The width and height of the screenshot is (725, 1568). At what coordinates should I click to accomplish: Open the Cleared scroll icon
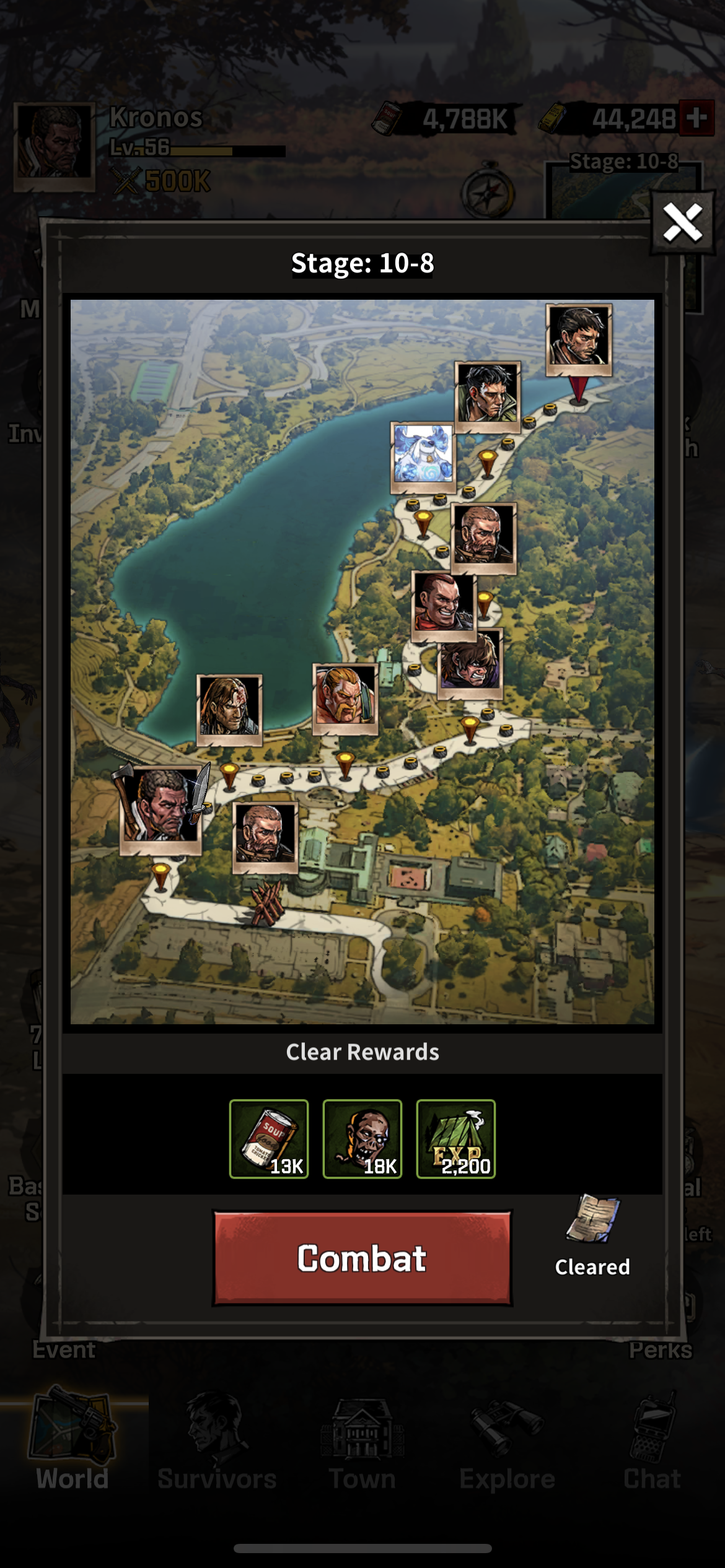pos(592,1220)
